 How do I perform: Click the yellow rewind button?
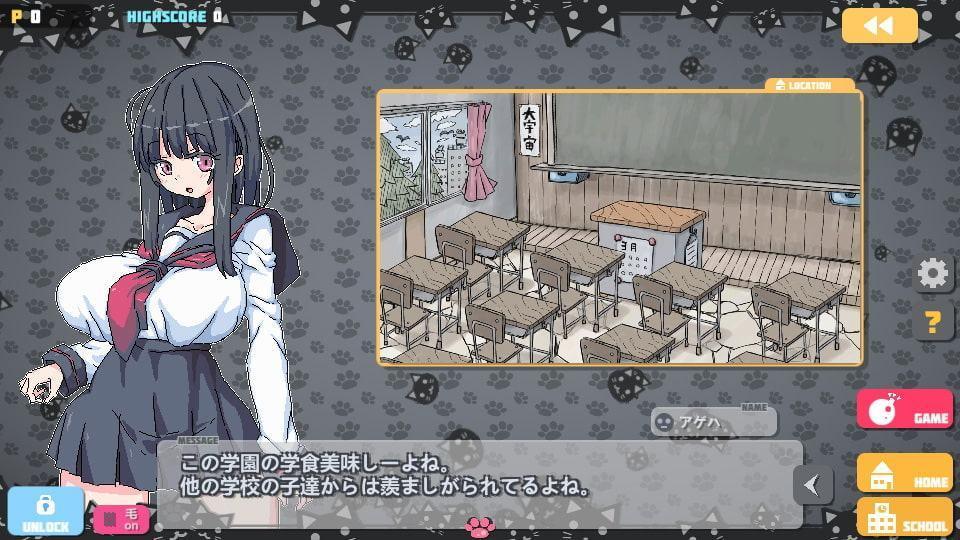[879, 26]
